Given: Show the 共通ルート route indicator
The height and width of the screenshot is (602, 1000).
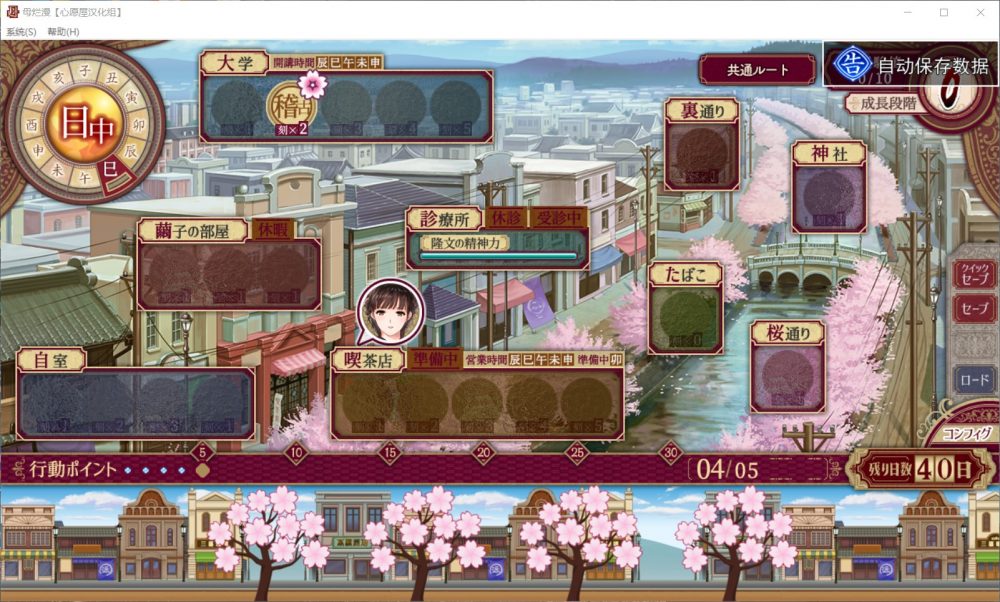Looking at the screenshot, I should point(757,70).
